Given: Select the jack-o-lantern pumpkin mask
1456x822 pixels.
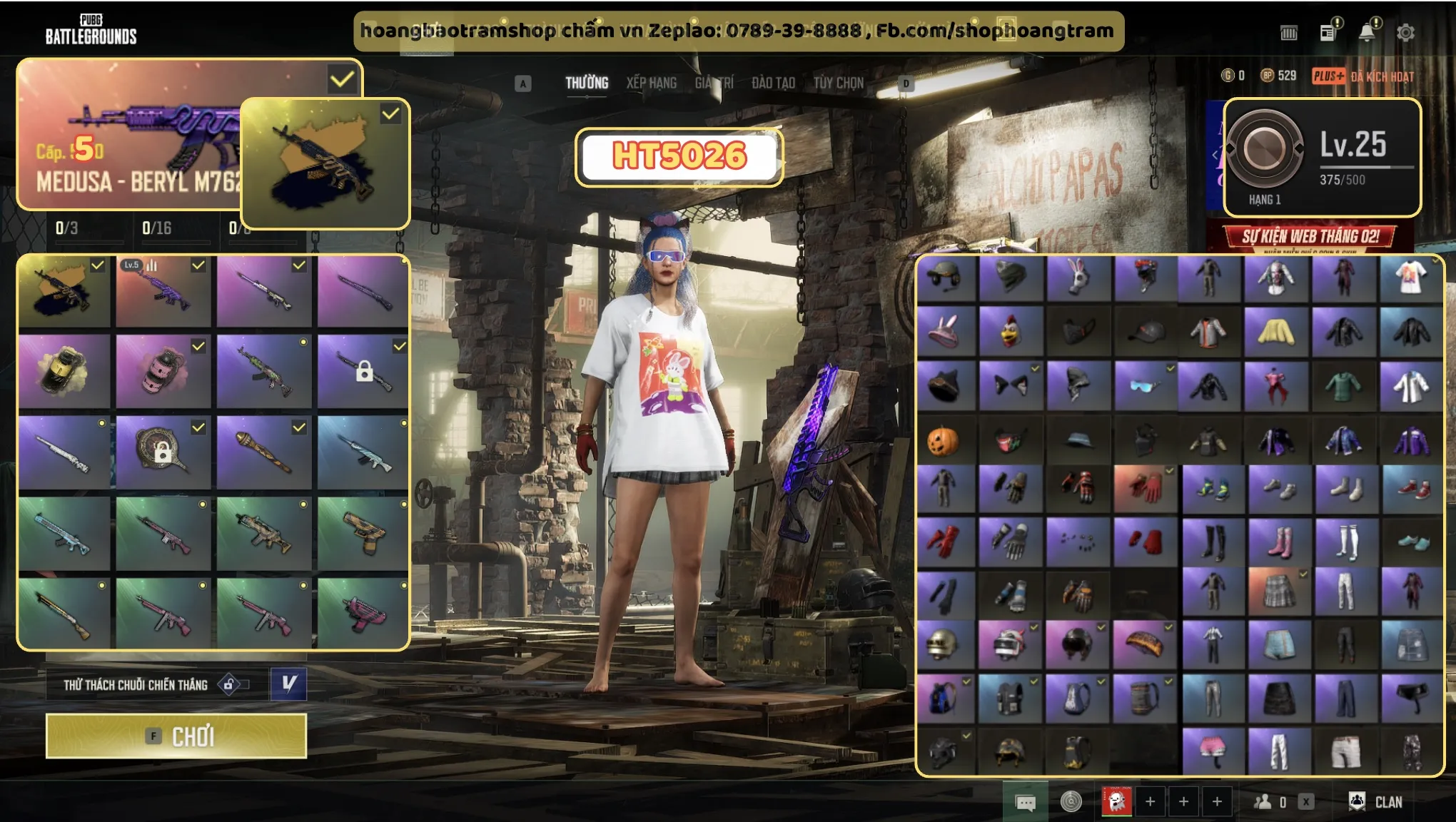Looking at the screenshot, I should pos(943,441).
